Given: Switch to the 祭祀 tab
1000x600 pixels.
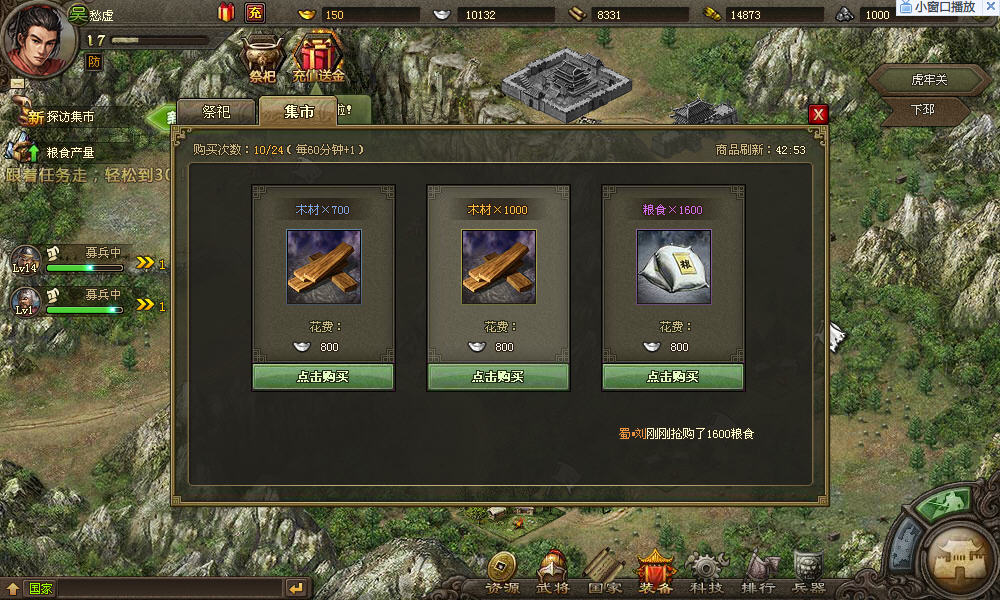Looking at the screenshot, I should [x=216, y=112].
